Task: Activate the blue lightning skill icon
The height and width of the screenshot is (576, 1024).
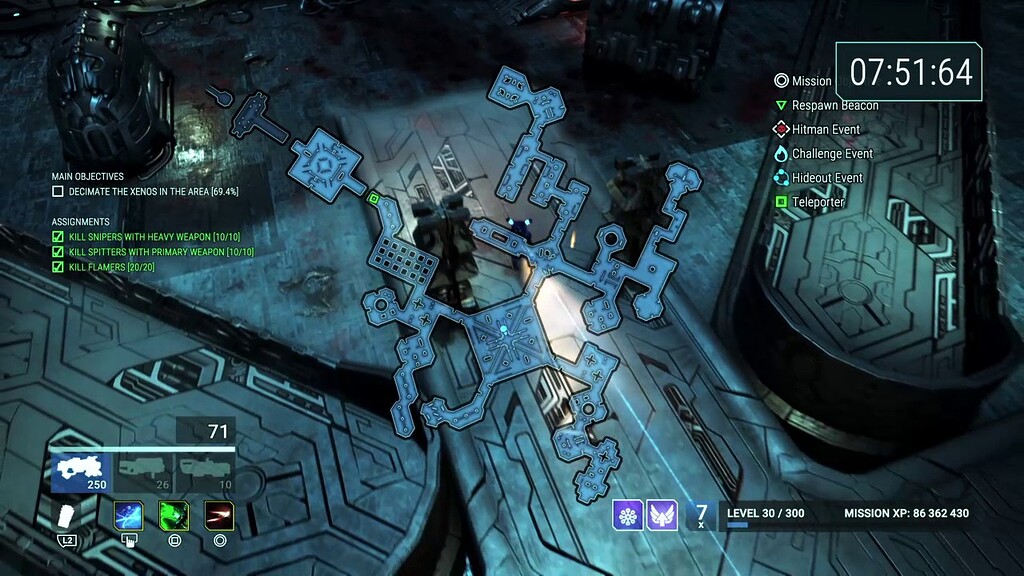Action: pyautogui.click(x=128, y=515)
